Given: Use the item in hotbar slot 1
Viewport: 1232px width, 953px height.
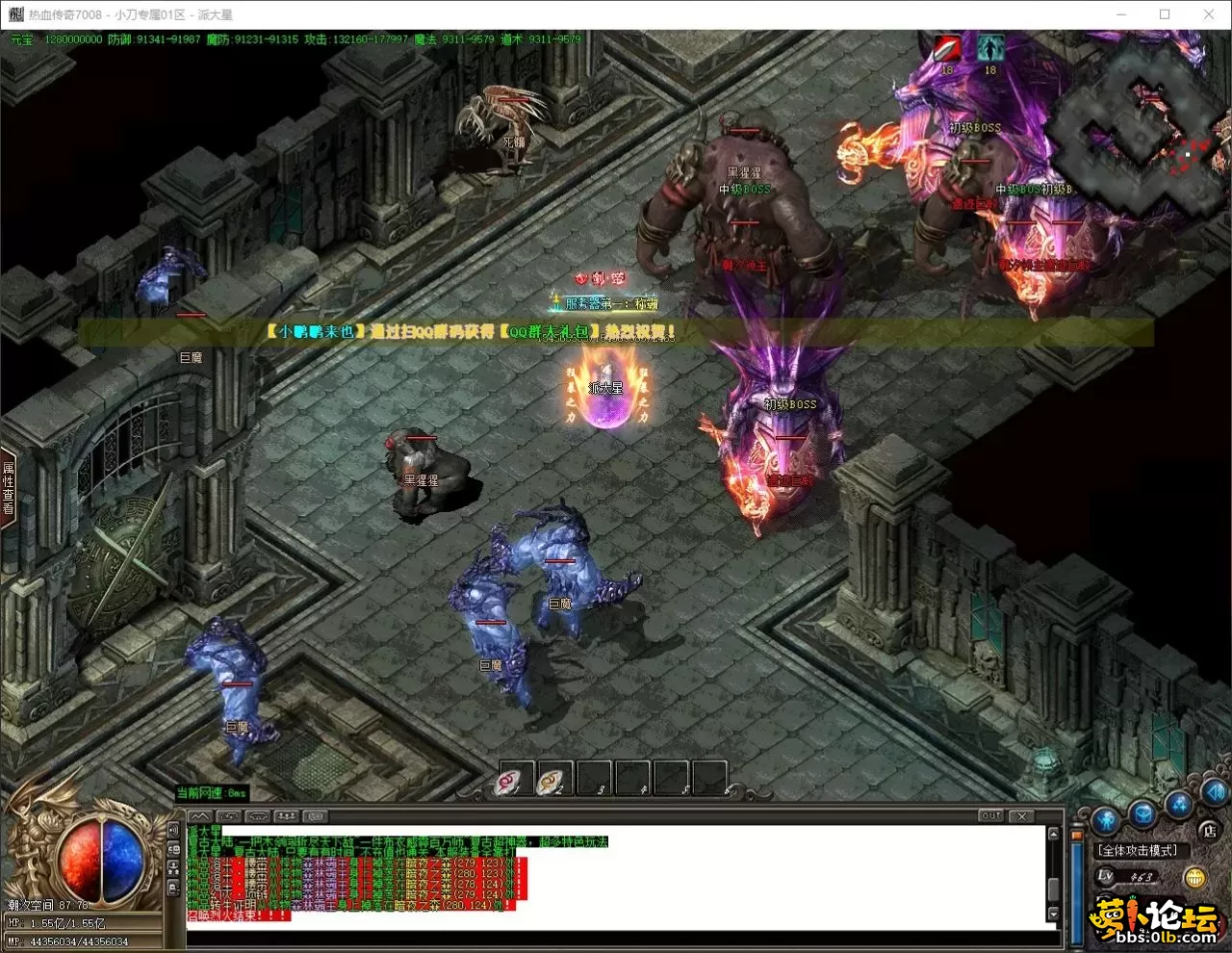Looking at the screenshot, I should pos(515,779).
